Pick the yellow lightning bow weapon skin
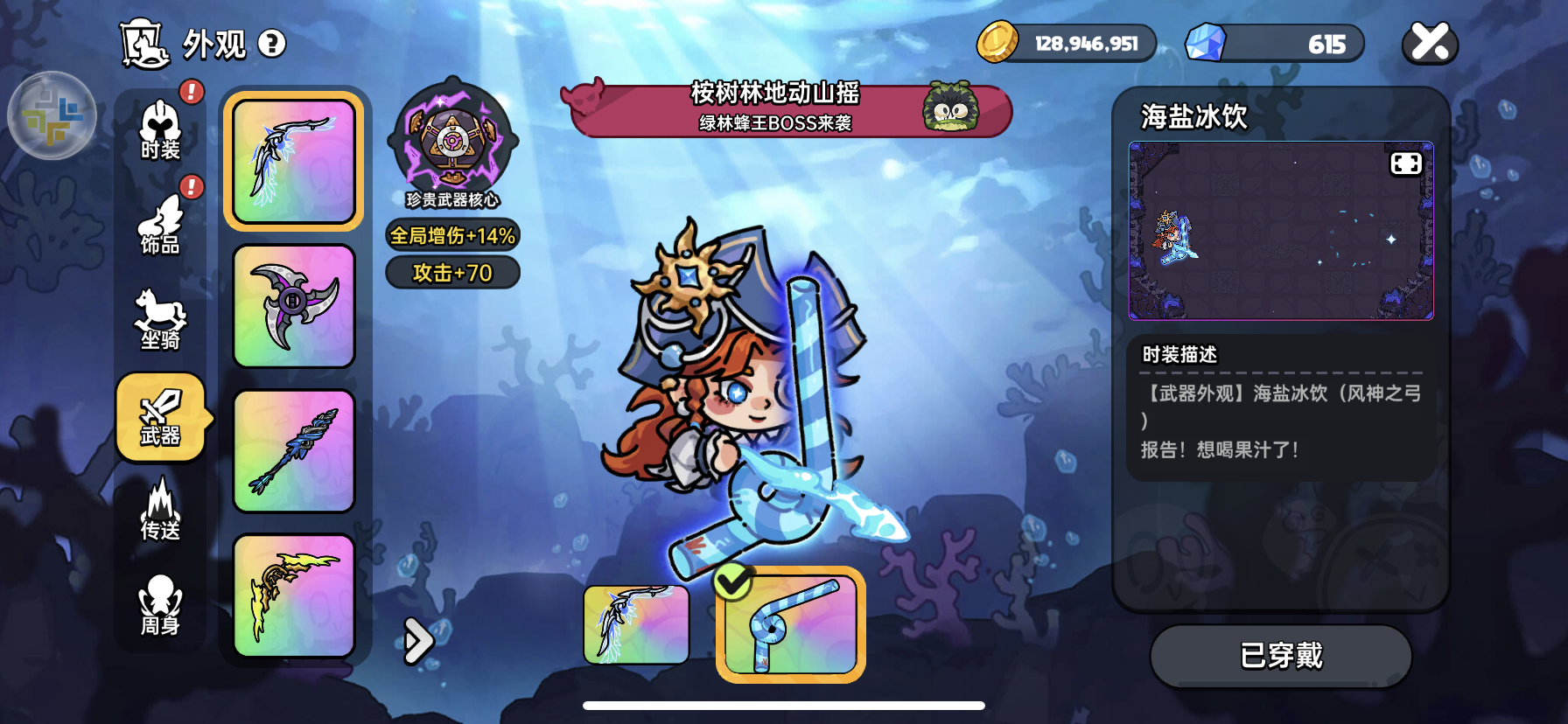 coord(294,595)
